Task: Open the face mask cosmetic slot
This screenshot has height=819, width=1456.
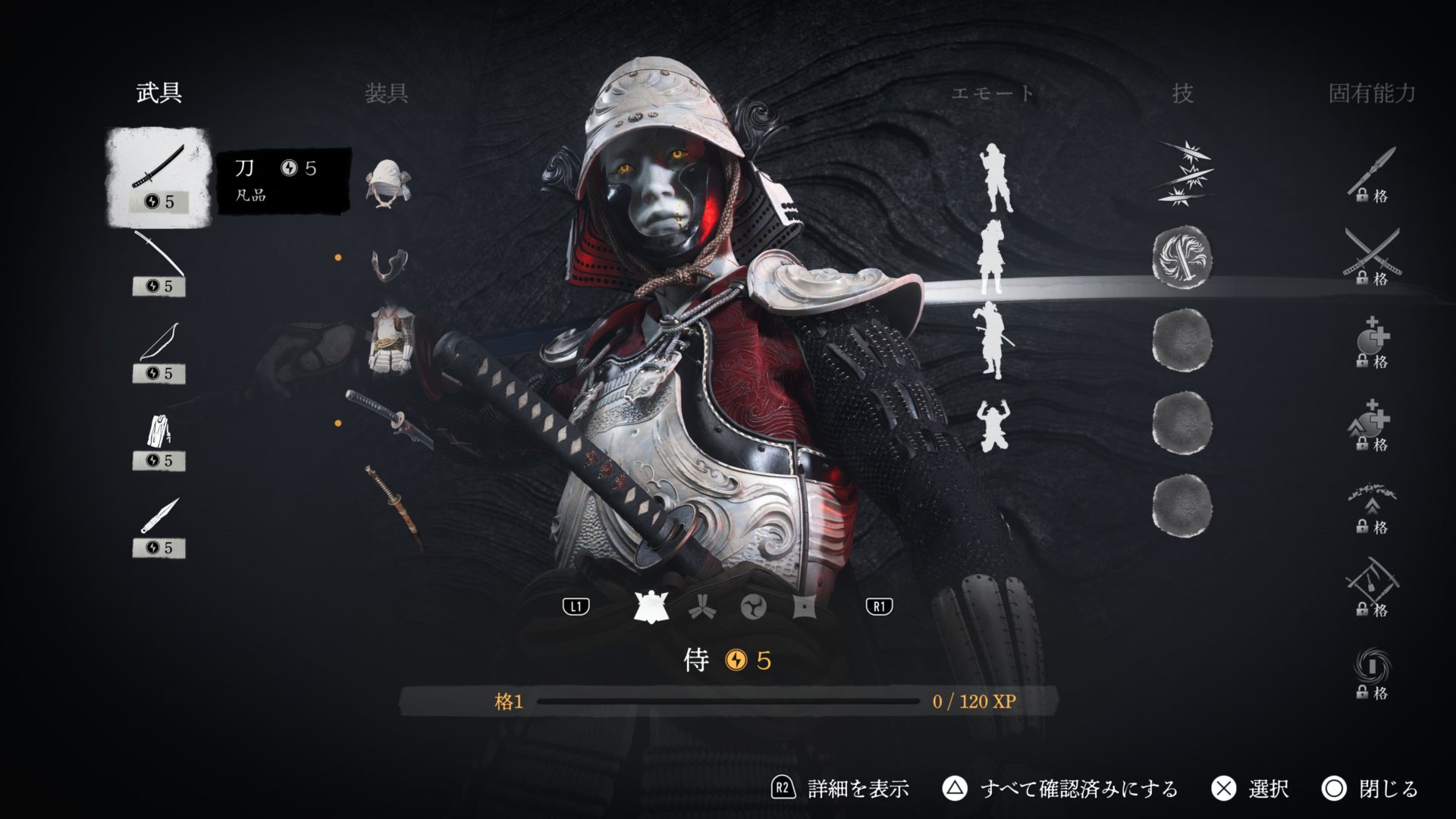Action: pos(389,264)
